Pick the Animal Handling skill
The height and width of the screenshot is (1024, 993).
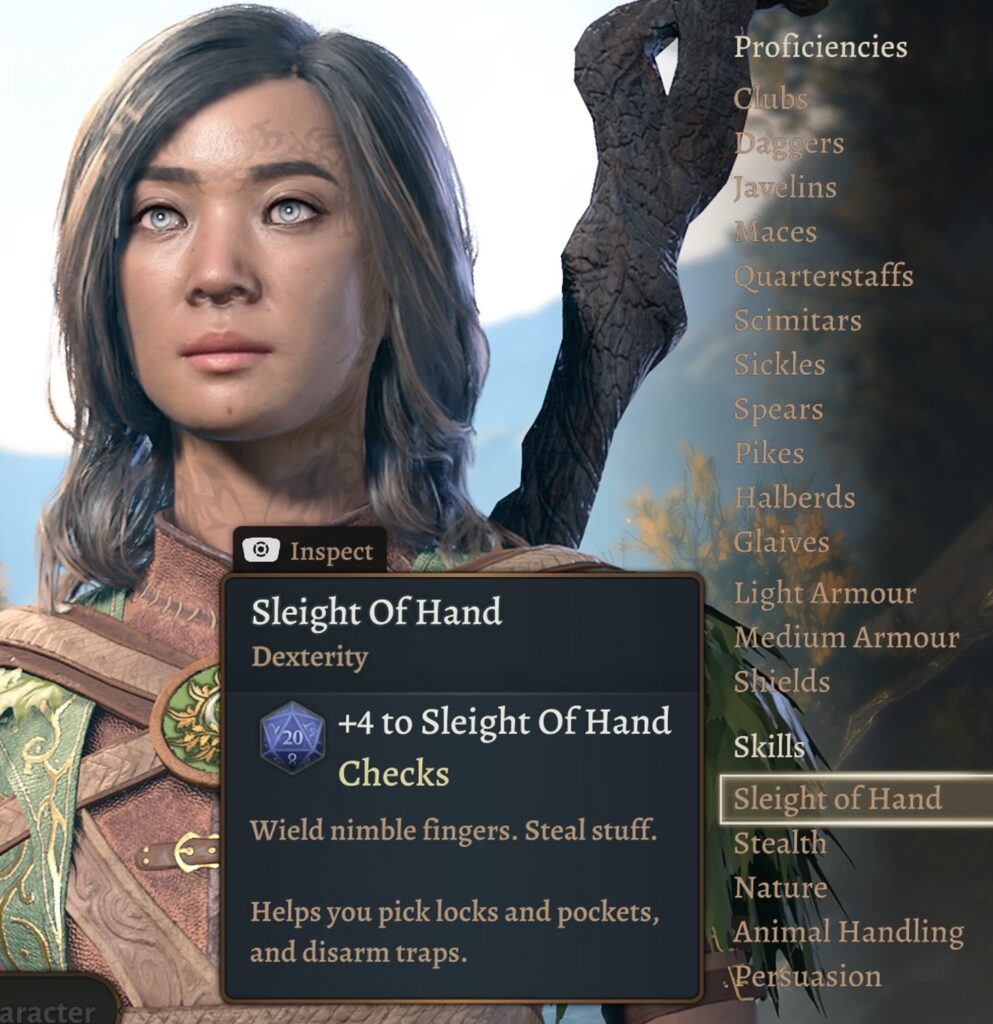848,932
